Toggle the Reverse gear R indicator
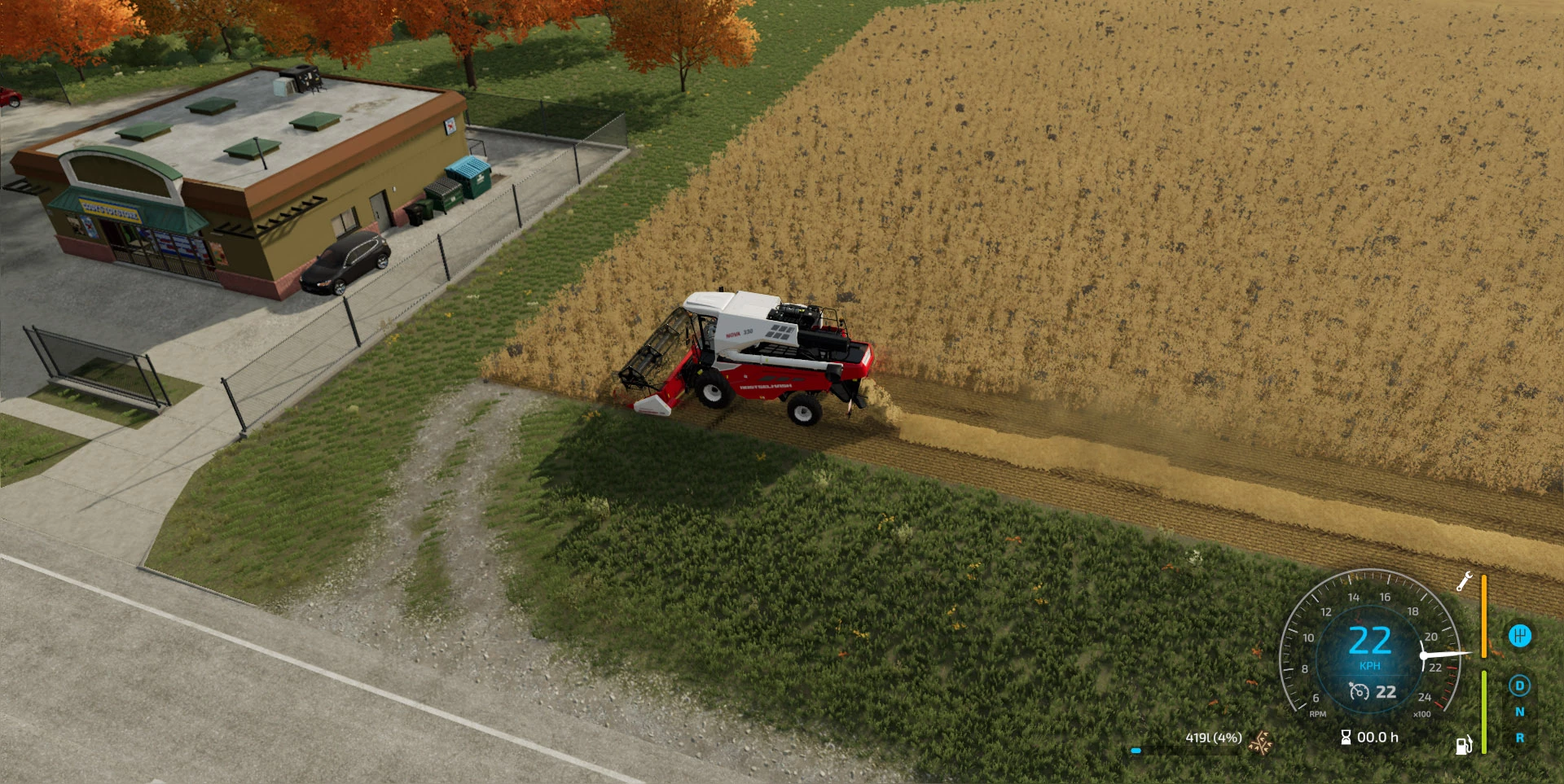Image resolution: width=1564 pixels, height=784 pixels. [x=1520, y=738]
